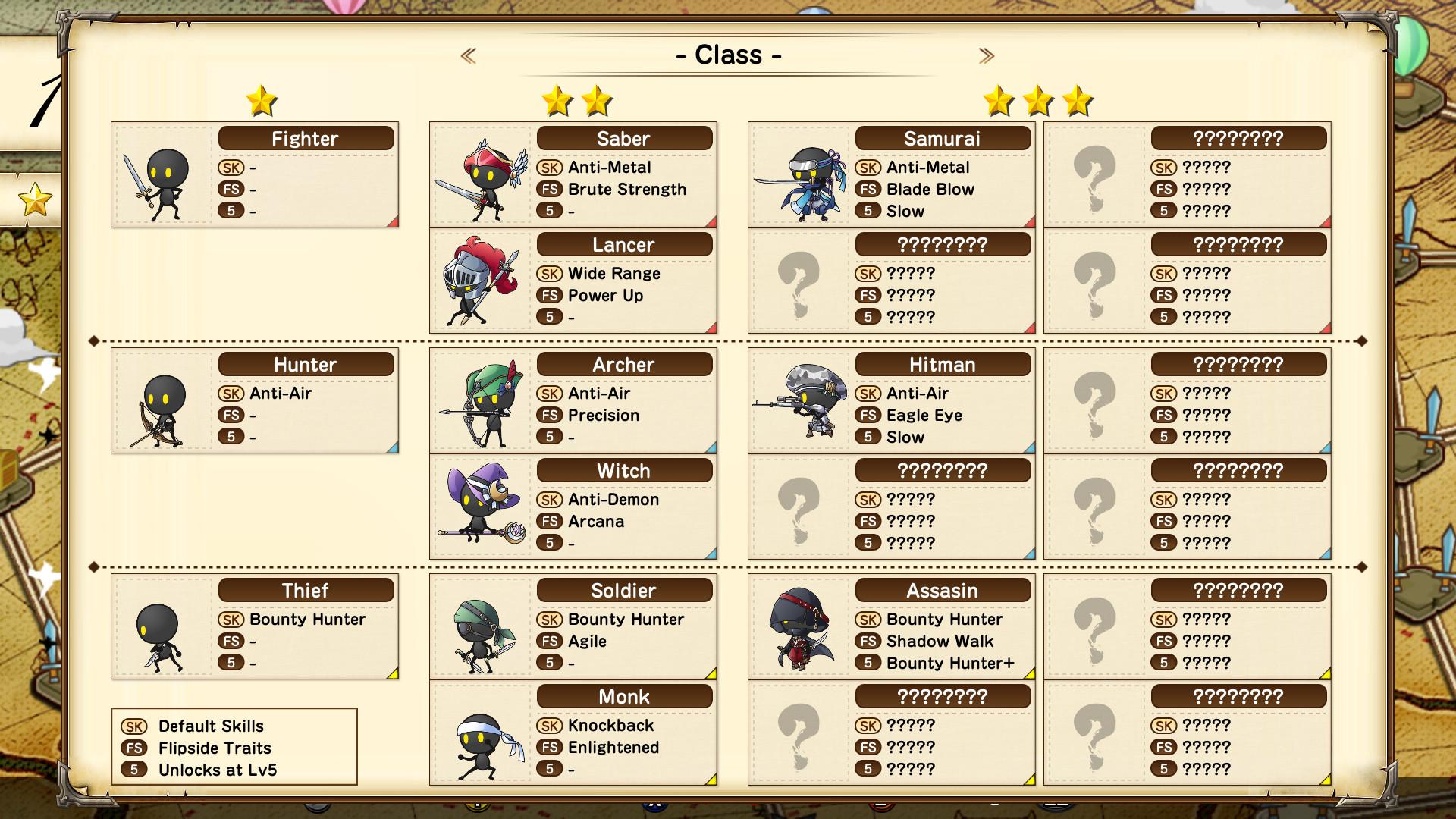Image resolution: width=1456 pixels, height=819 pixels.
Task: Go to next page with right arrow
Action: point(987,54)
